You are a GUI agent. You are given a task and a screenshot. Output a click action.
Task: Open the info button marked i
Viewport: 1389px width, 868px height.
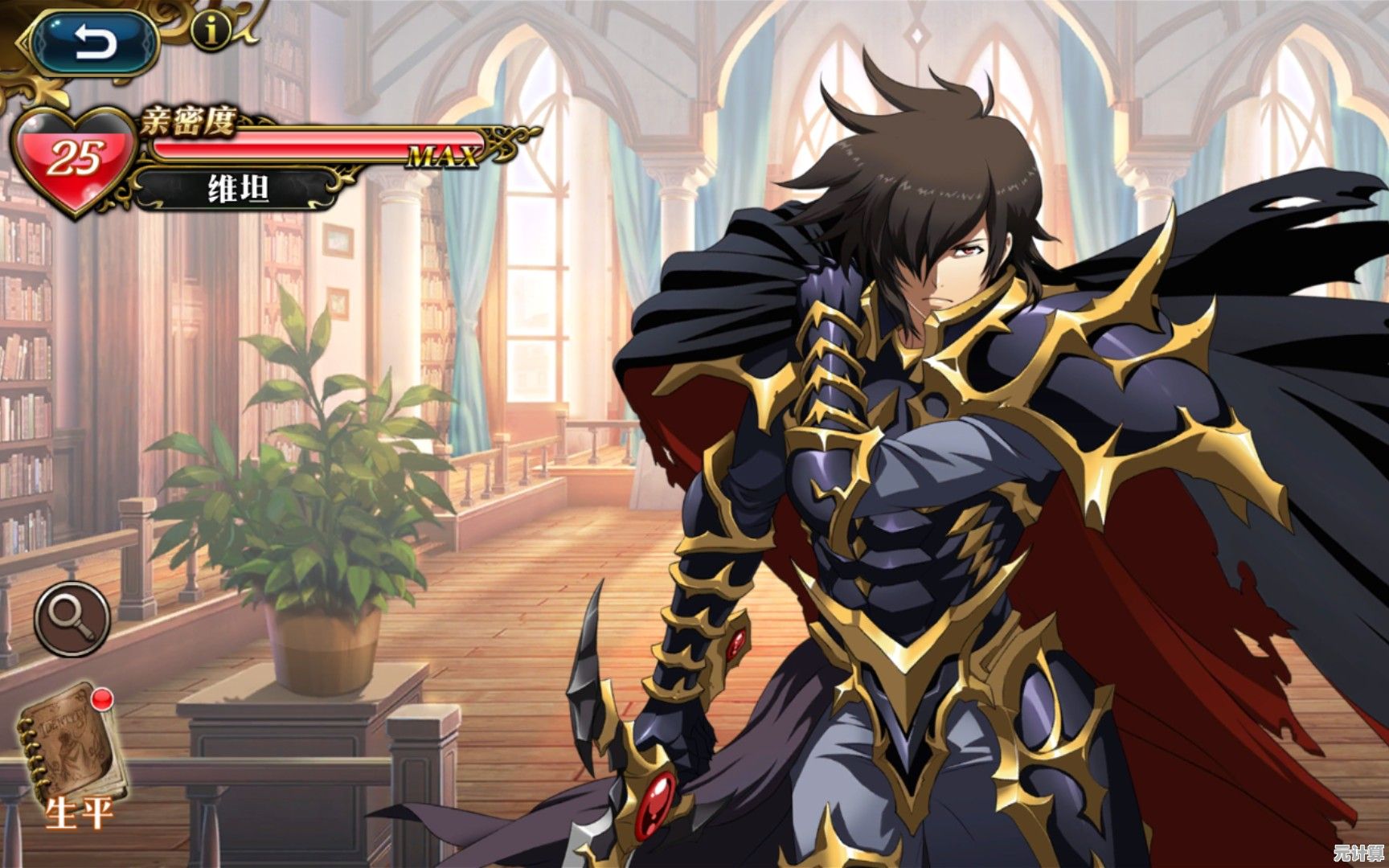pos(211,31)
